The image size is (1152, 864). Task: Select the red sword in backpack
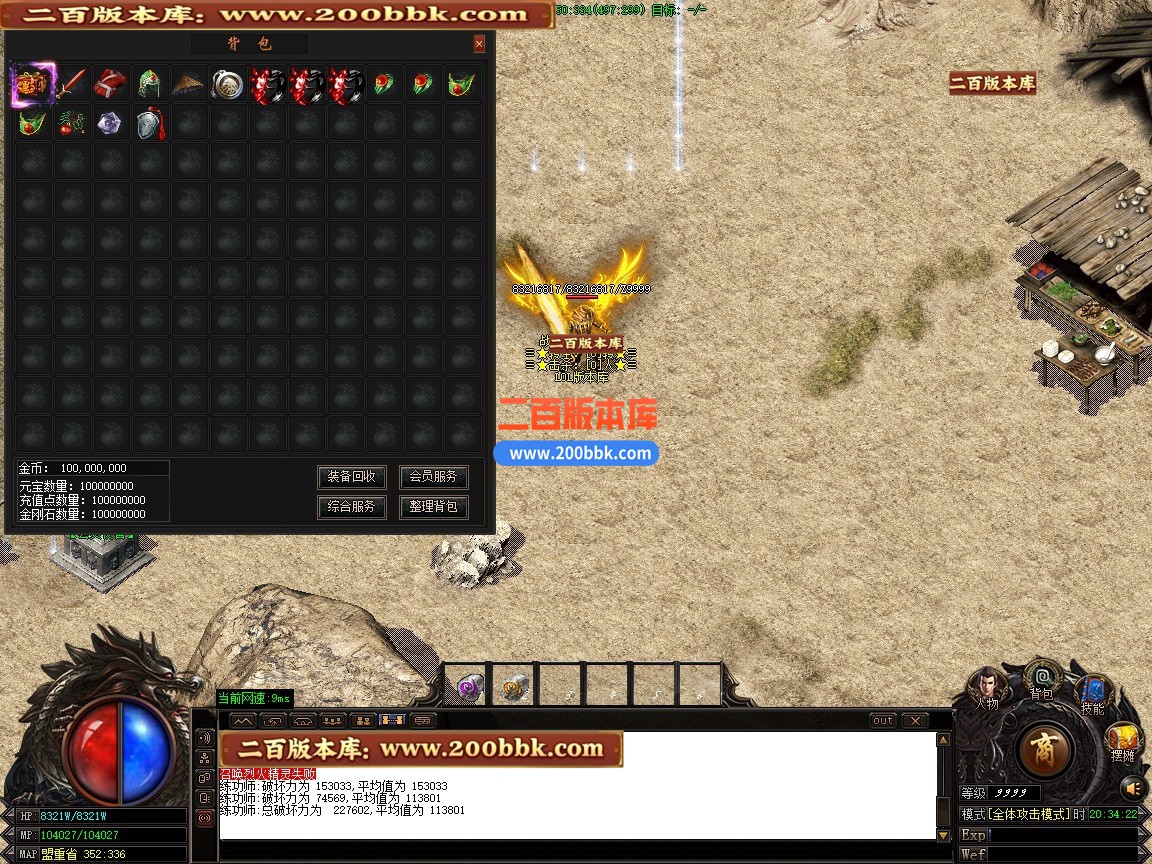72,85
